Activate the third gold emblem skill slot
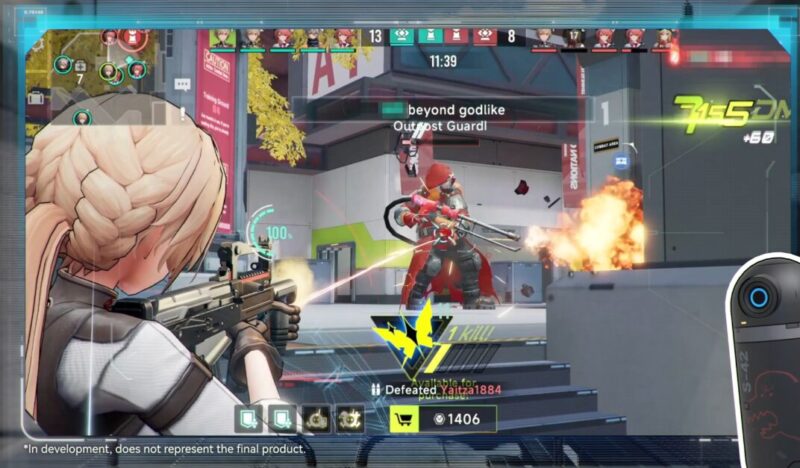The width and height of the screenshot is (800, 468). 318,419
